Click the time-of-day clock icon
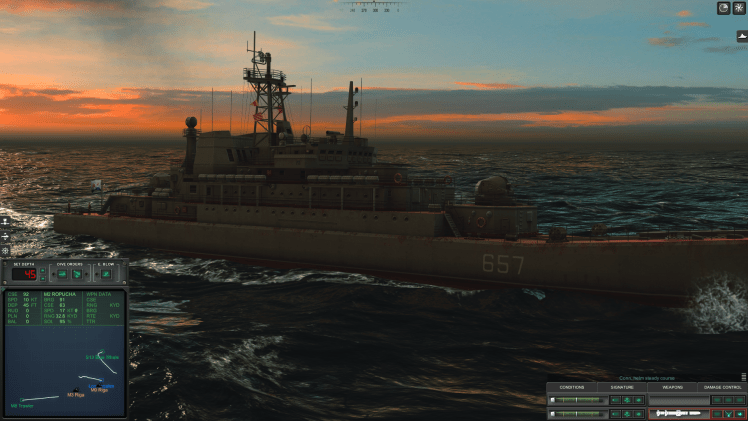The height and width of the screenshot is (421, 748). 723,8
